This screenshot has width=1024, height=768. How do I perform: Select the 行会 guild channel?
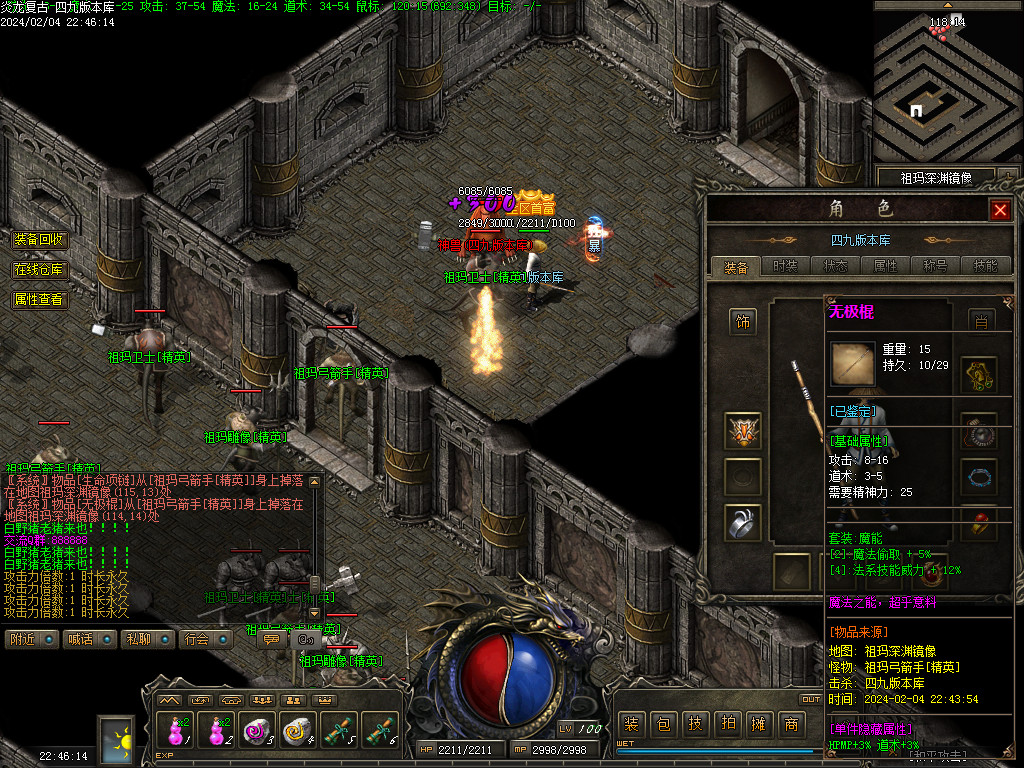point(206,639)
